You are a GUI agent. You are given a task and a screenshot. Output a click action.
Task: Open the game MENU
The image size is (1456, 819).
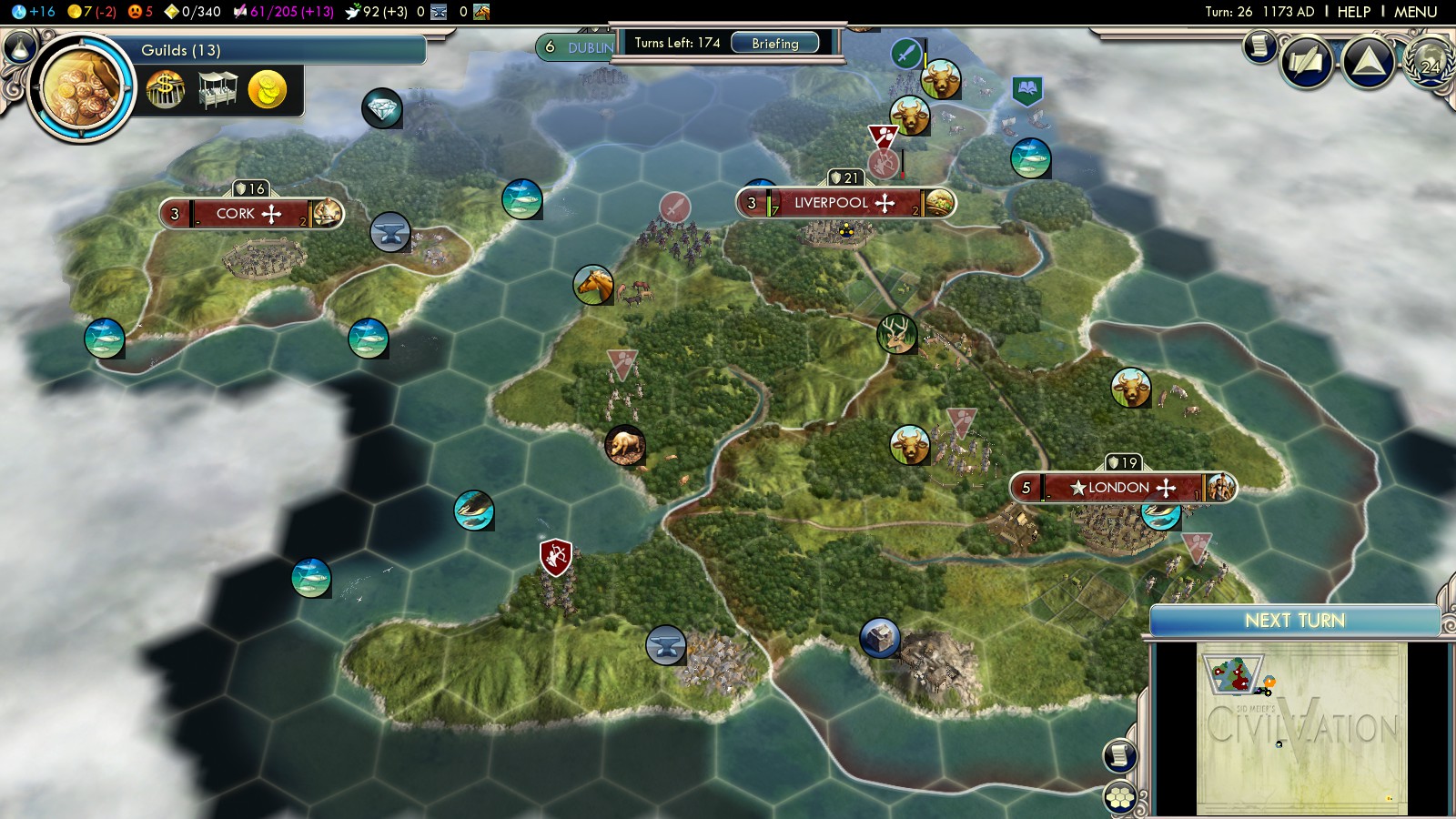click(x=1415, y=12)
